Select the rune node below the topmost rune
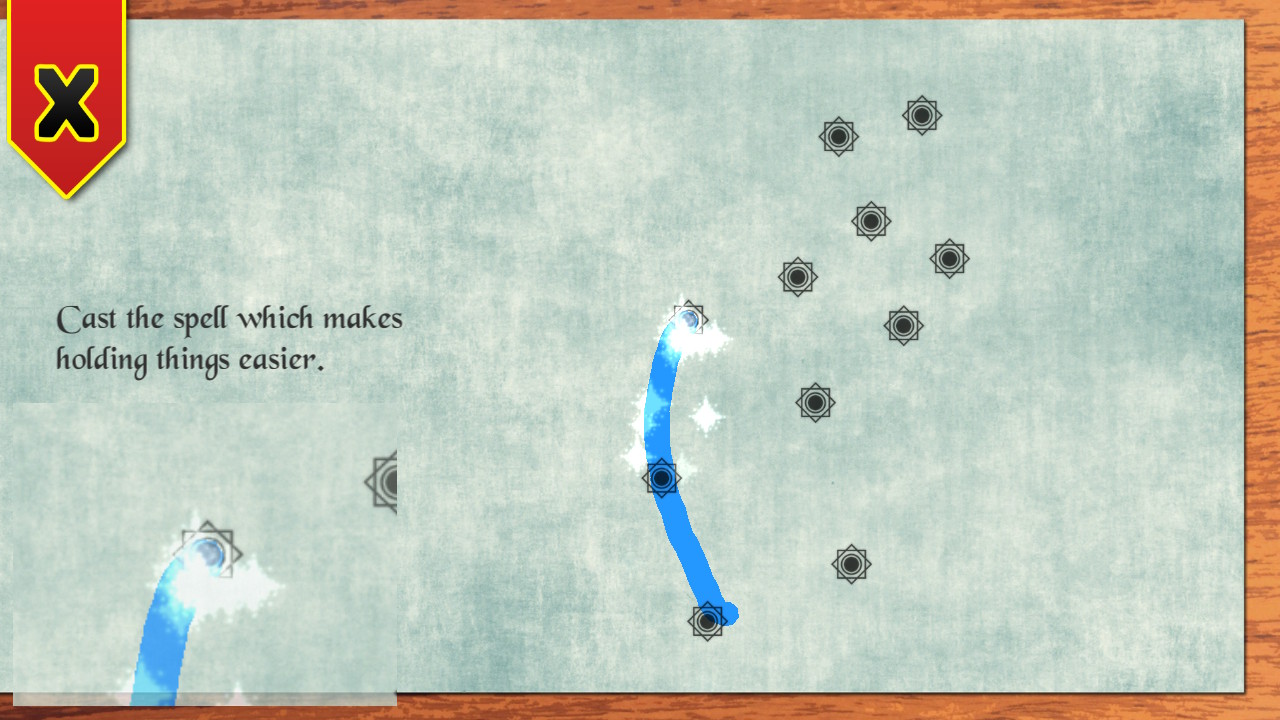 (x=838, y=137)
